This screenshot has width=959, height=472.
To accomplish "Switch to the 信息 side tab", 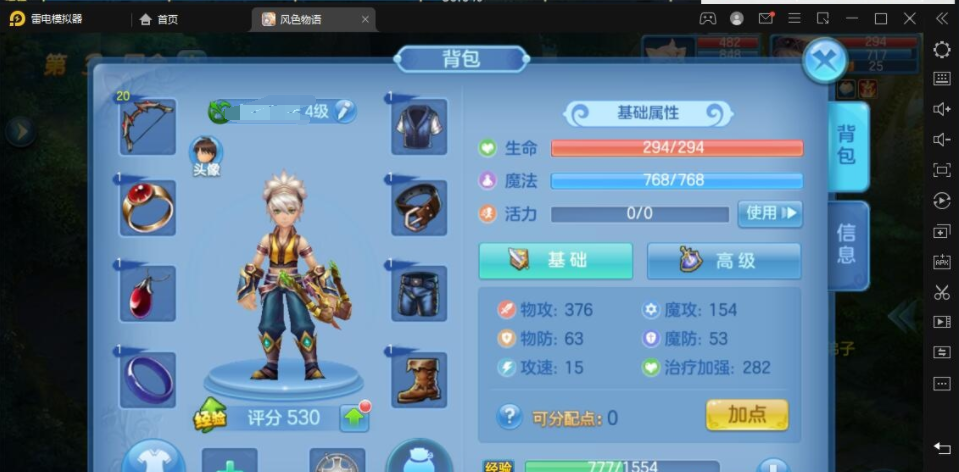I will (846, 243).
